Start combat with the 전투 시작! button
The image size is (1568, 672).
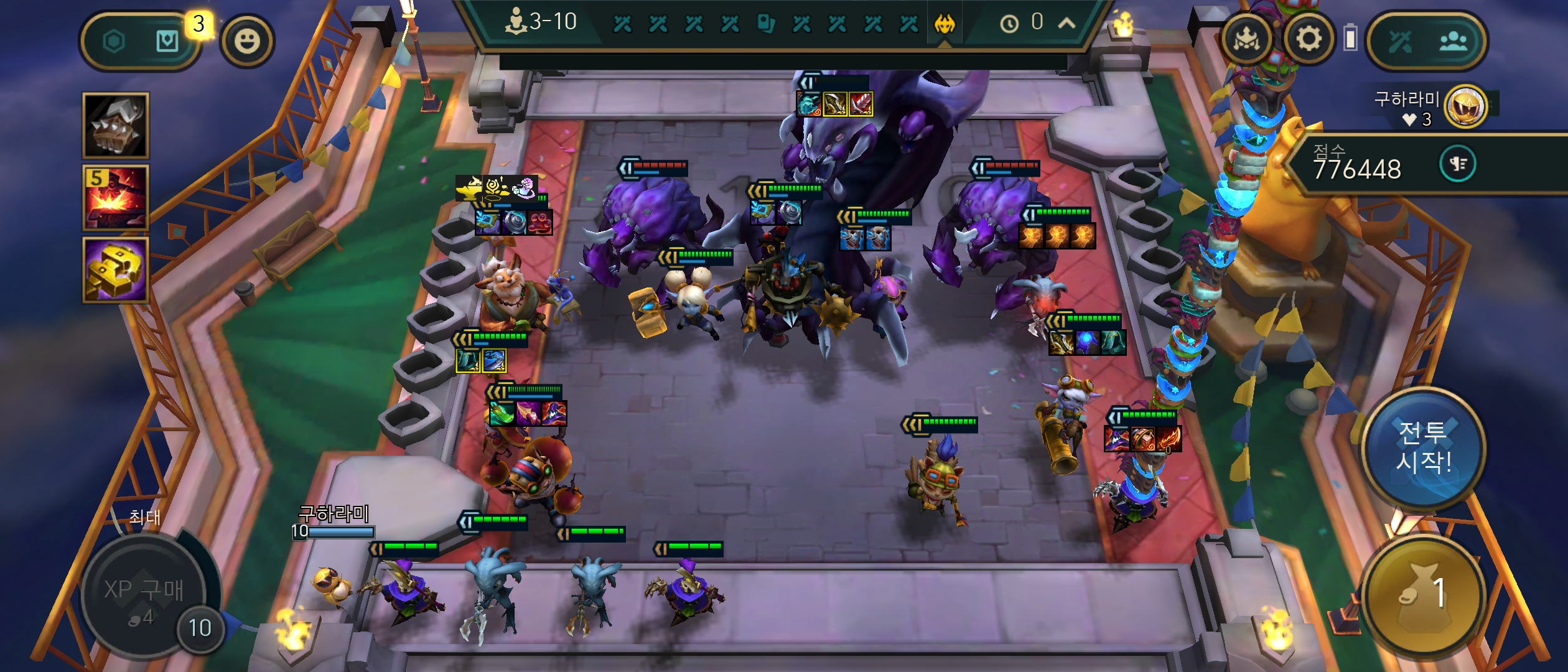point(1422,448)
